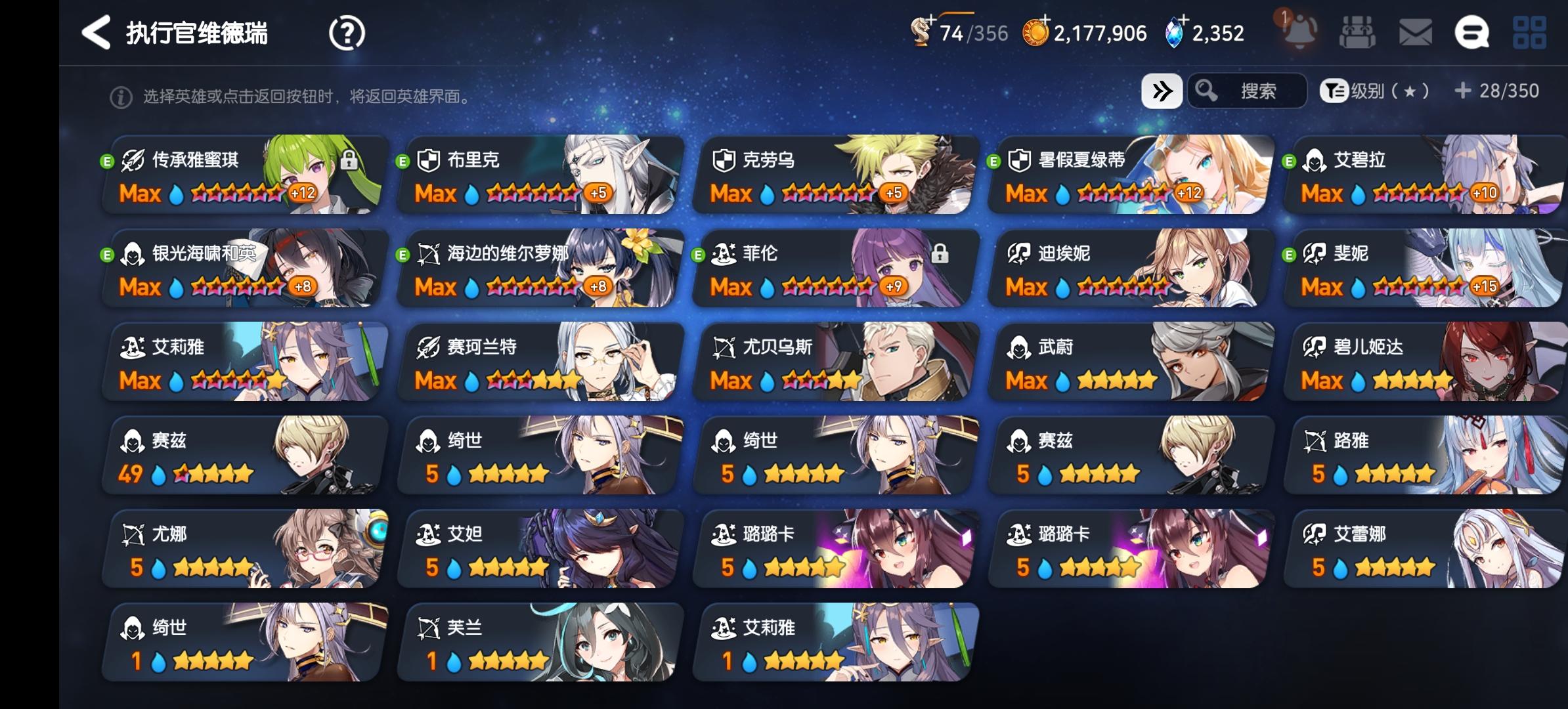Go back using the 执行官维德瑞 back arrow
Screen dimensions: 1568x709
point(97,32)
